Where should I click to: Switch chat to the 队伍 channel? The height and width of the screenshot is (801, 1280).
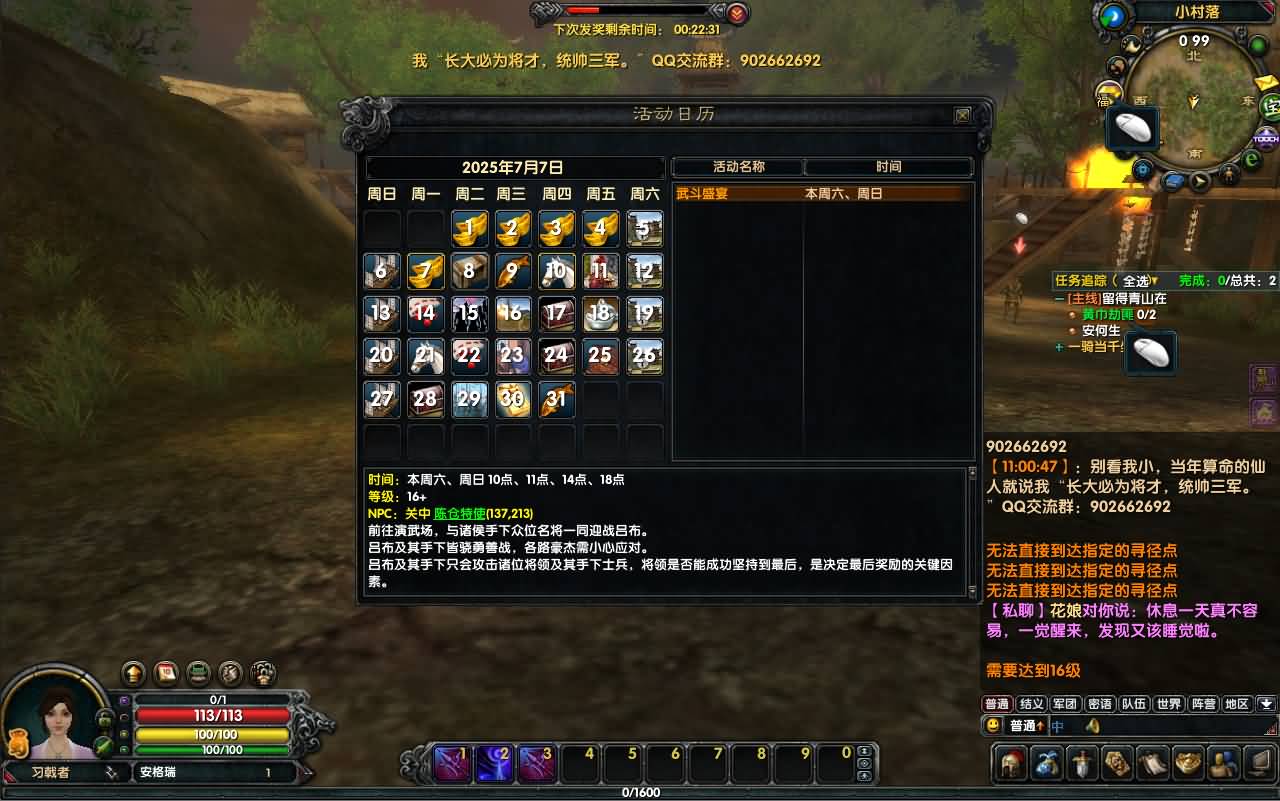coord(1133,704)
